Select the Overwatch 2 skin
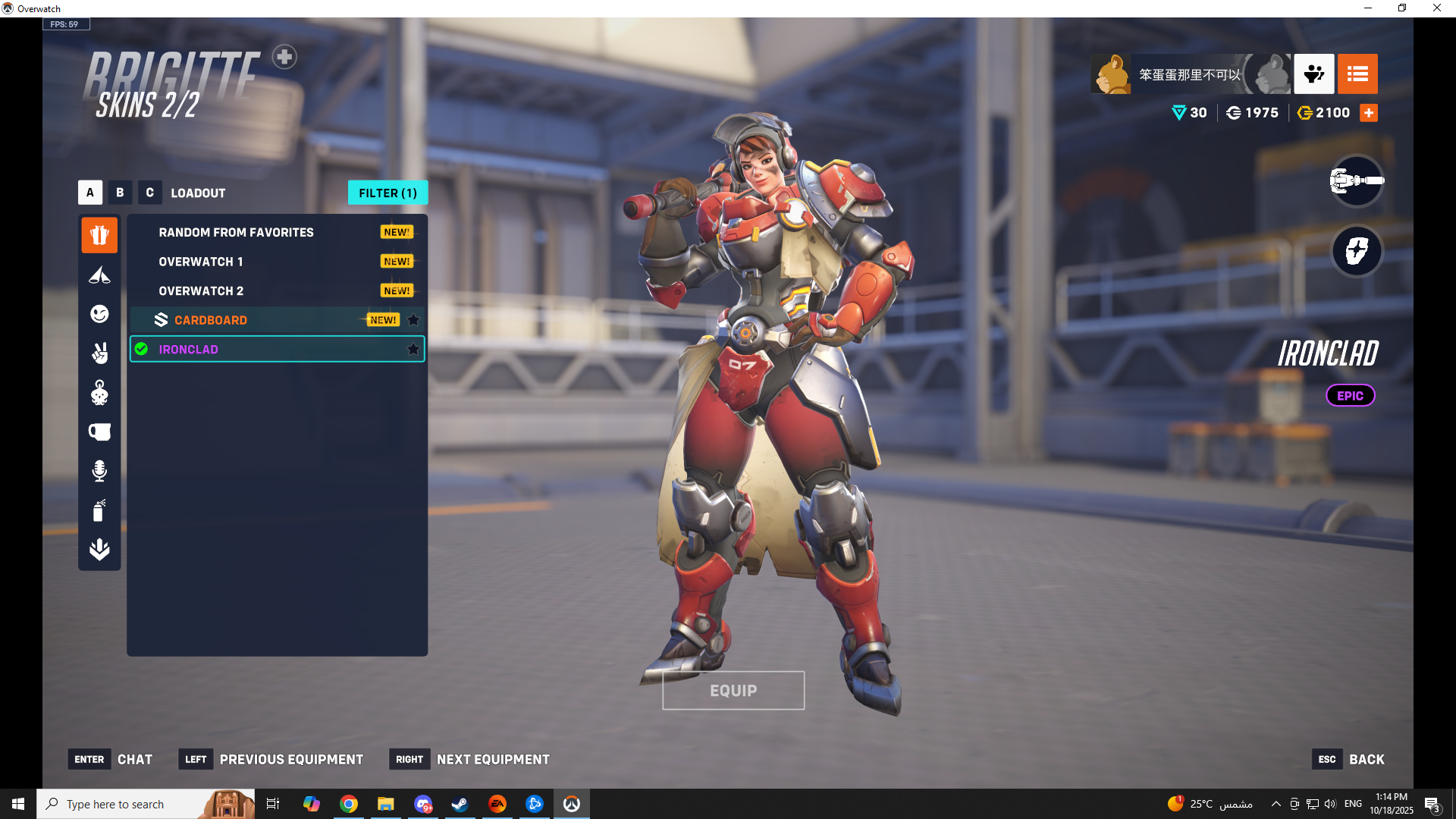Viewport: 1456px width, 819px height. [x=201, y=291]
